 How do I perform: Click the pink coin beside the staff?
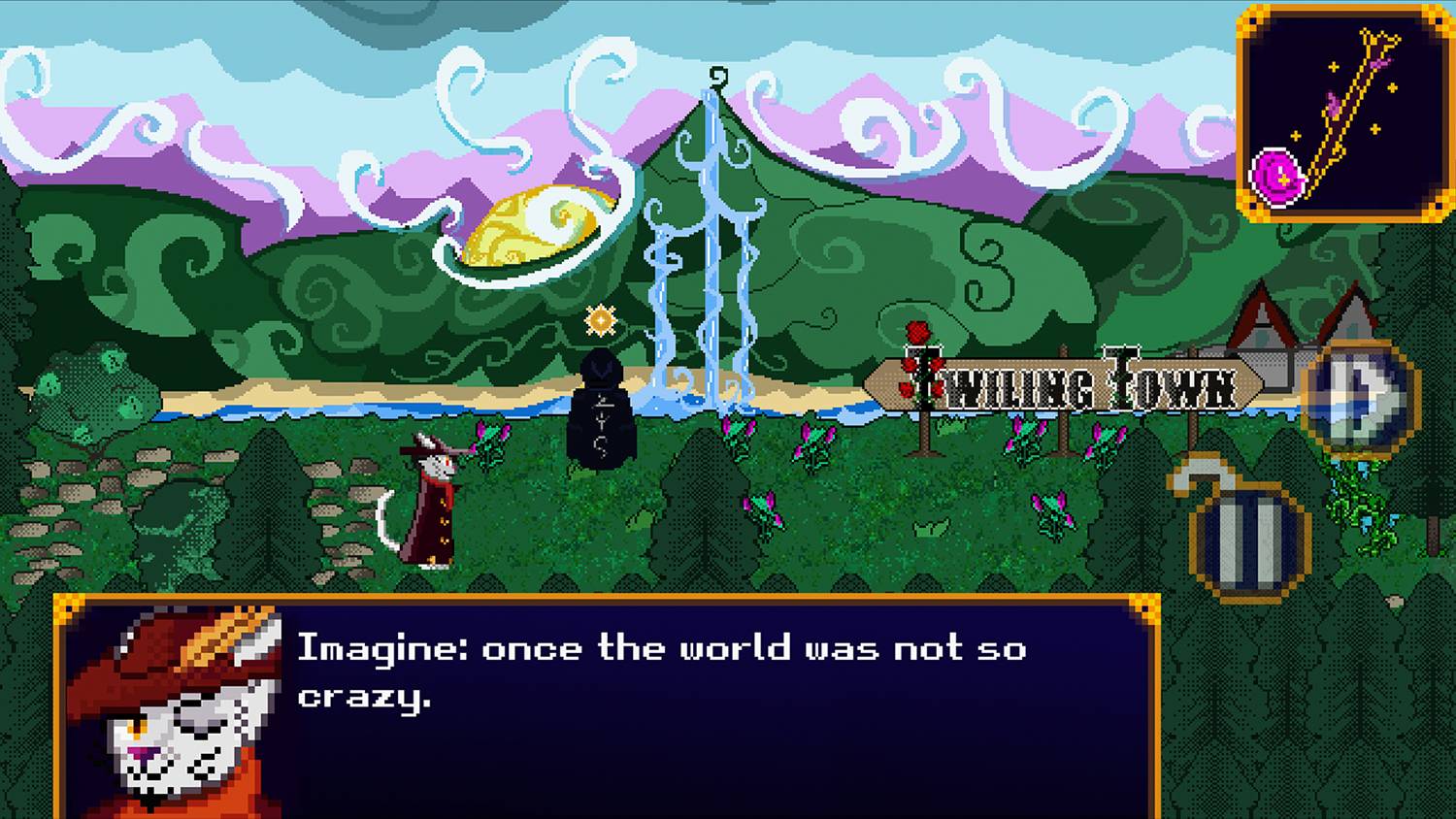pyautogui.click(x=1274, y=180)
